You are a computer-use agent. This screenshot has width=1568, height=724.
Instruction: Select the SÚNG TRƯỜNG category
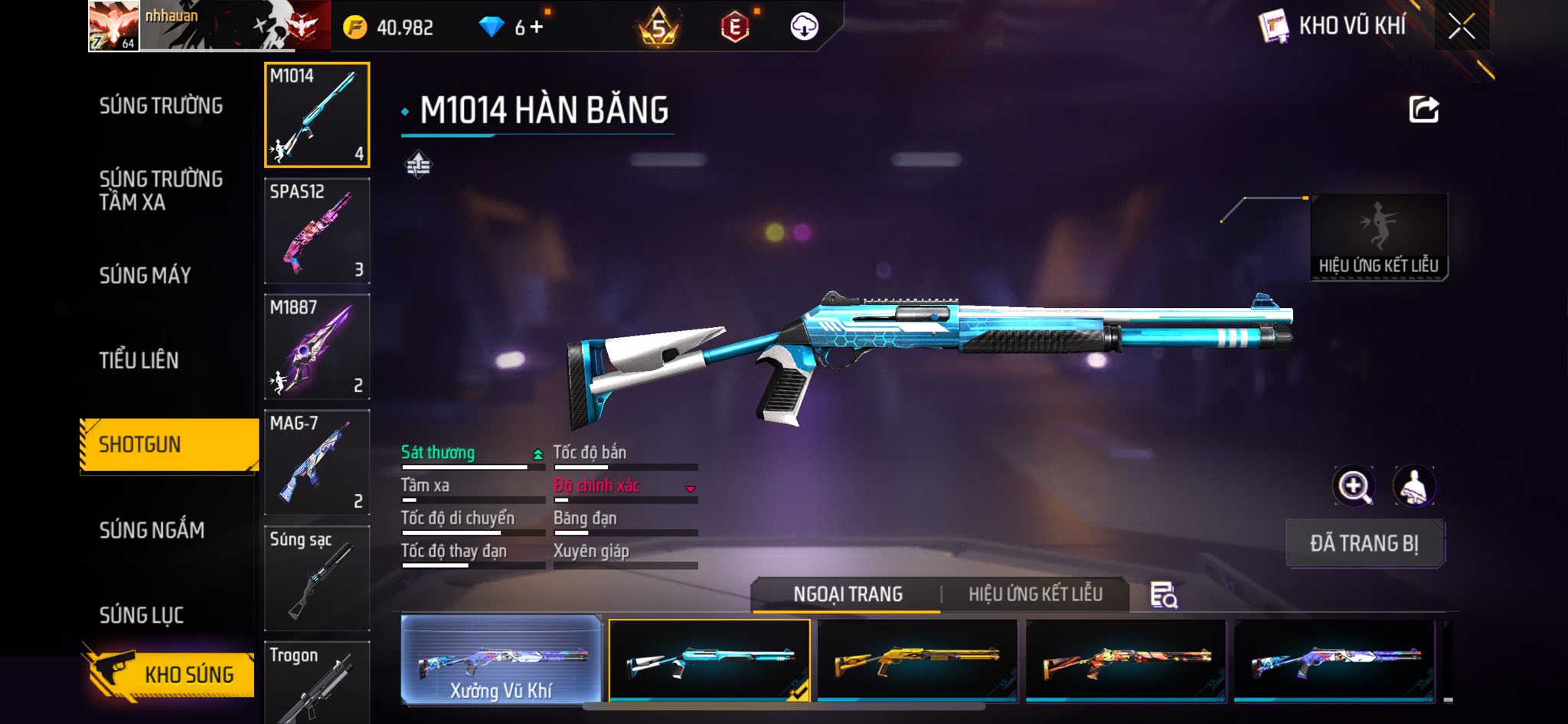tap(161, 106)
